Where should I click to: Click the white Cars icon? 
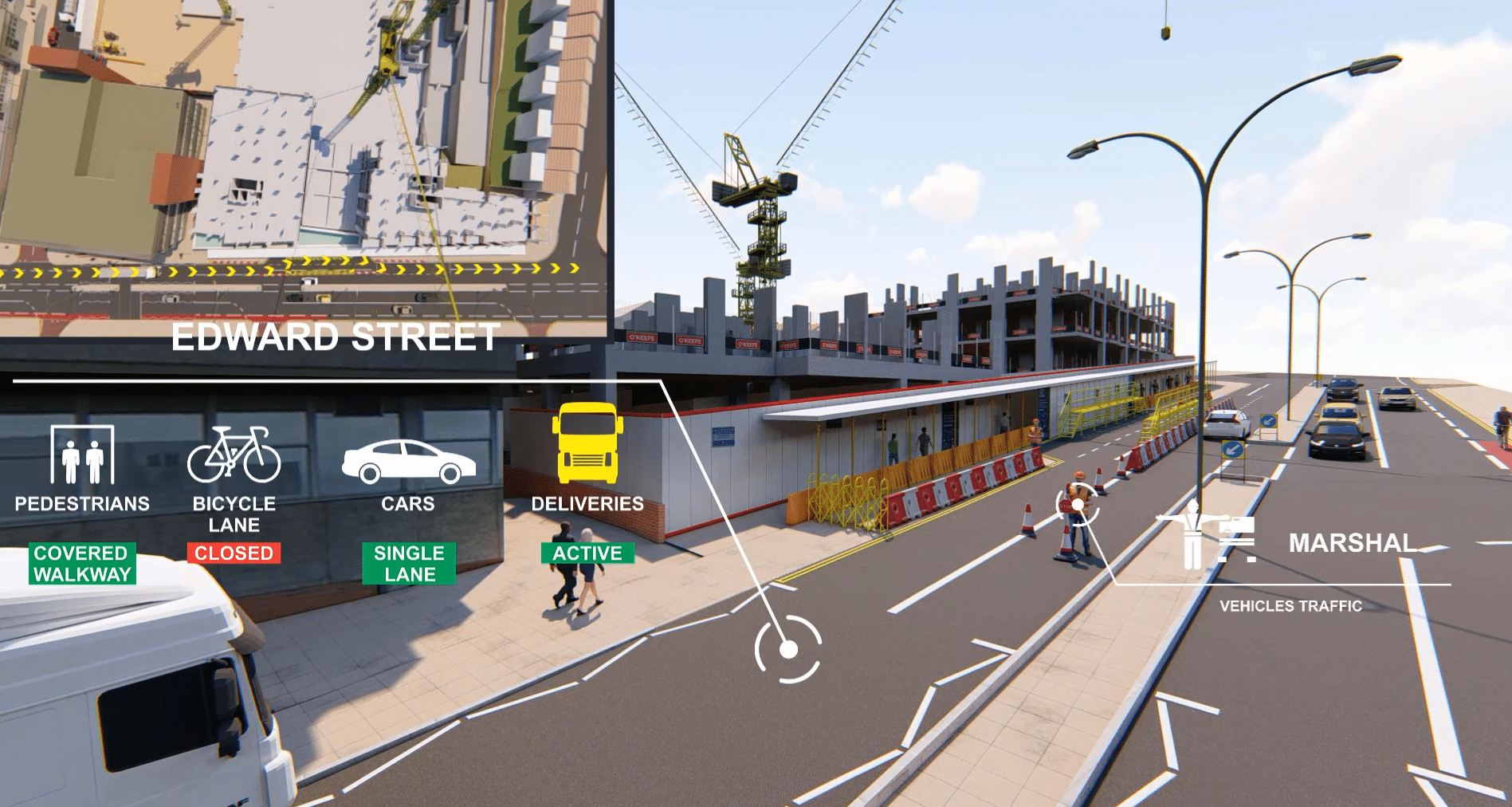click(408, 462)
